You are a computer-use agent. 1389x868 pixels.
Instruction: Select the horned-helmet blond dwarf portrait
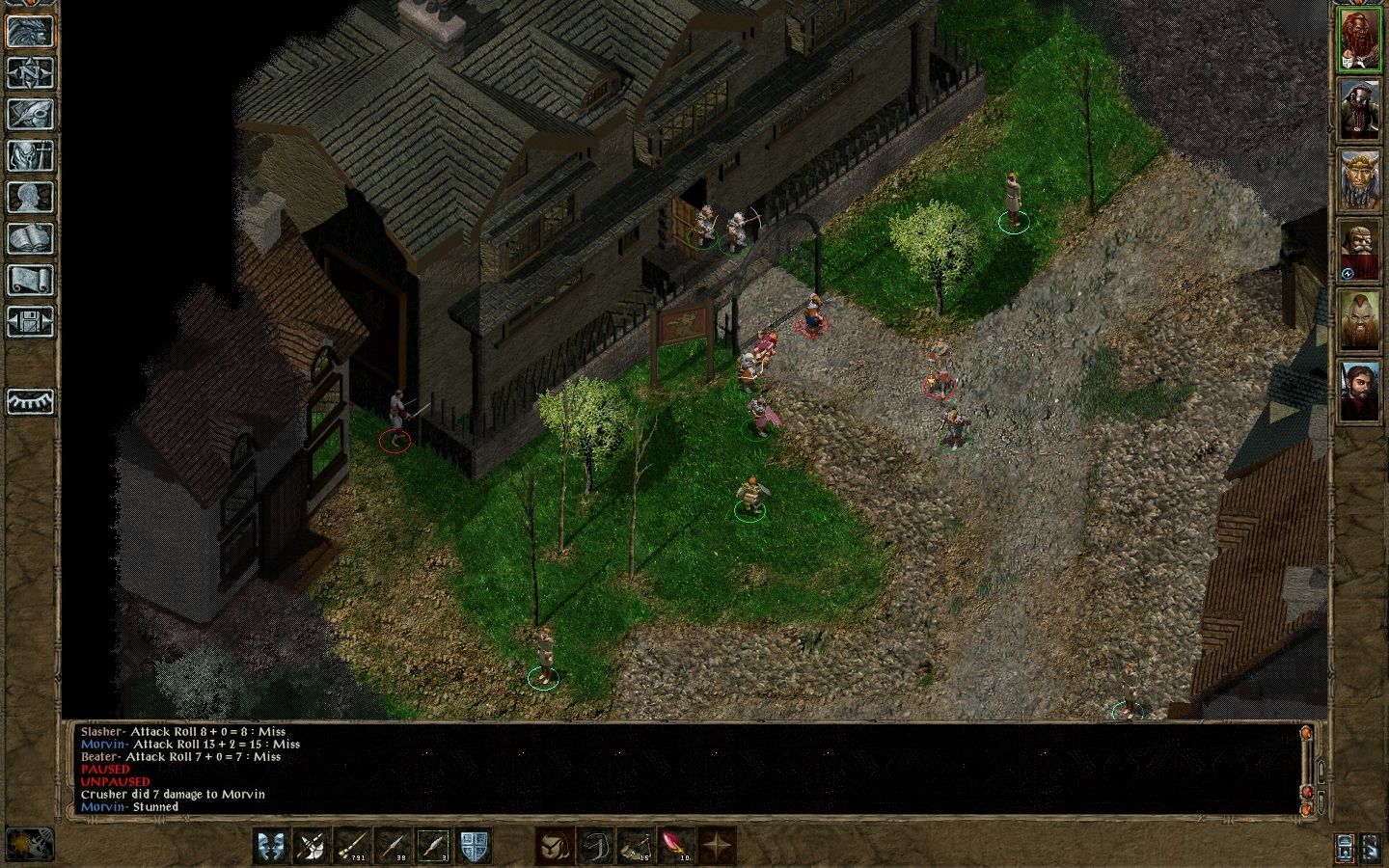coord(1359,180)
